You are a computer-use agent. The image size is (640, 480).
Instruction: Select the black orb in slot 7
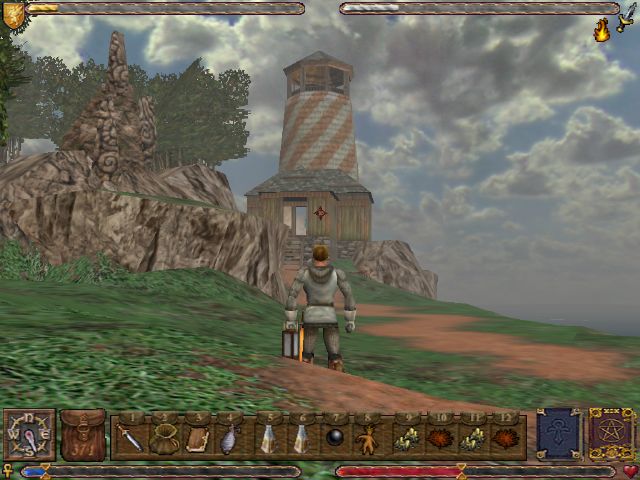pos(336,438)
